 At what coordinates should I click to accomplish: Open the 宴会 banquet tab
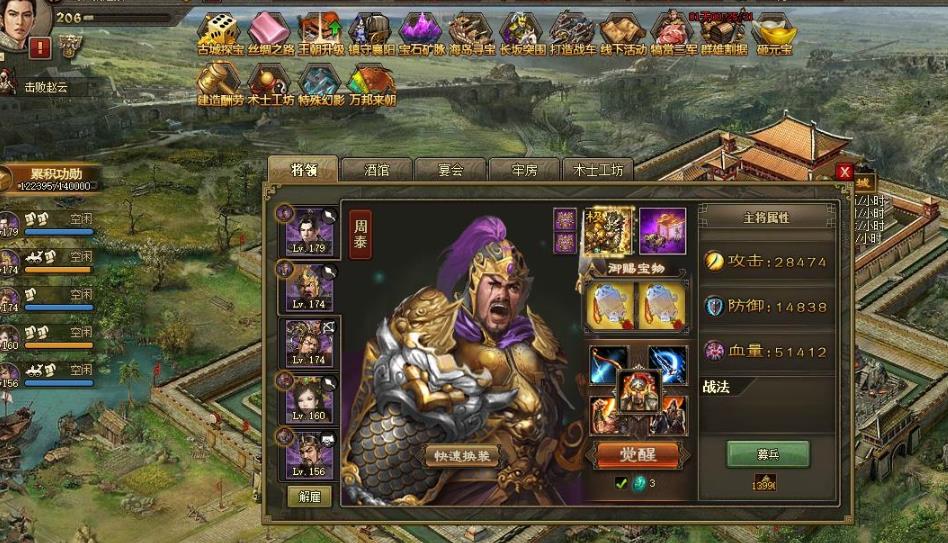coord(450,170)
